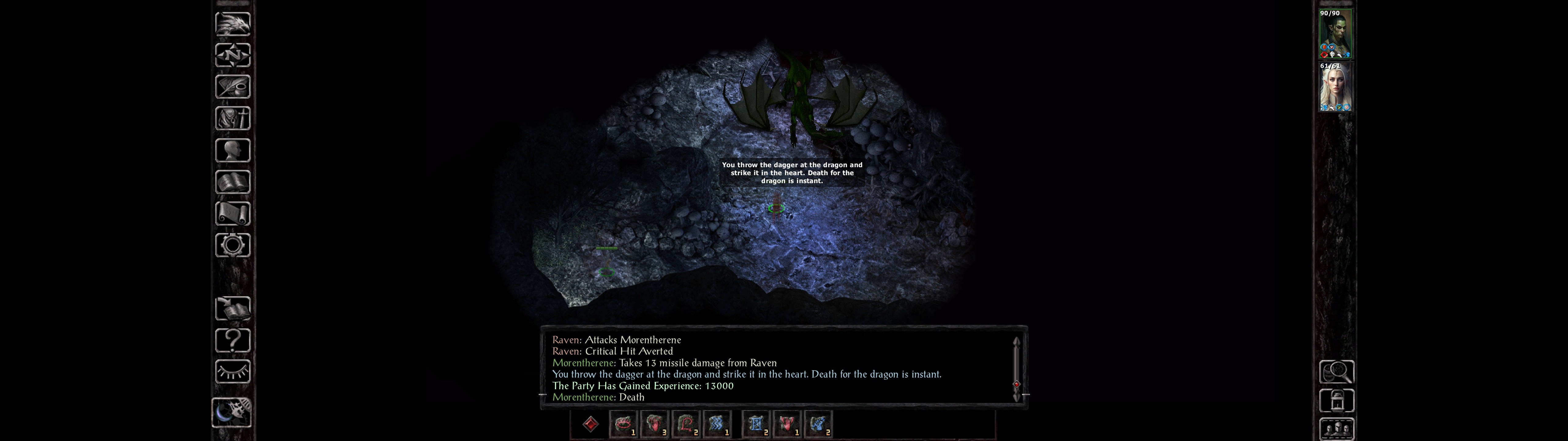
Task: Click the select all party figures button
Action: point(1337,429)
